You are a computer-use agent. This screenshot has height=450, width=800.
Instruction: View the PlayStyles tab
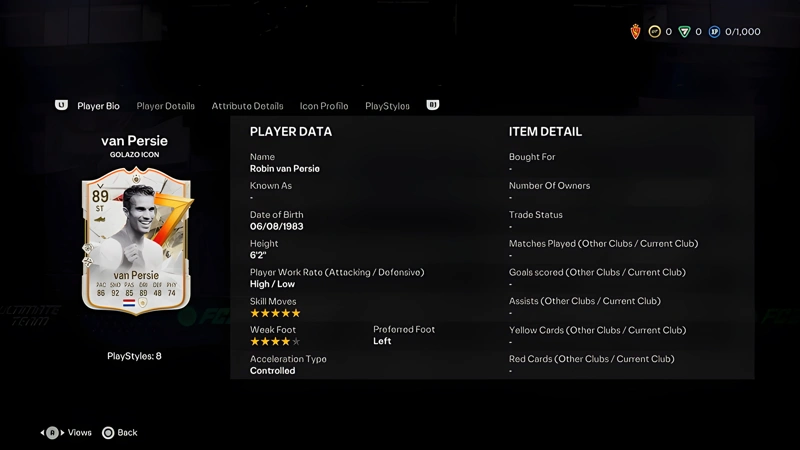(387, 106)
